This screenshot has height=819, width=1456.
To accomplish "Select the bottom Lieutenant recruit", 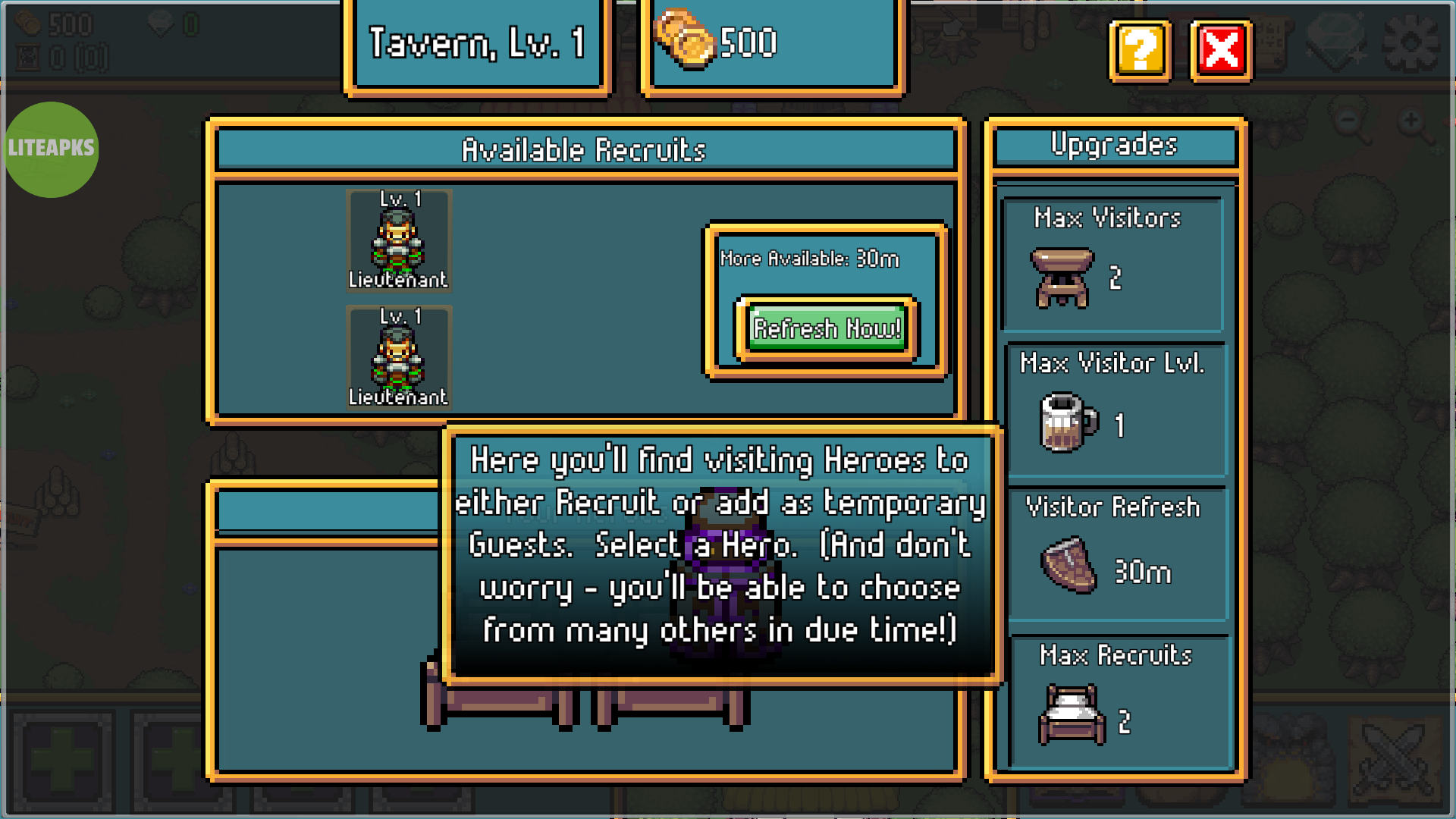I will coord(399,357).
